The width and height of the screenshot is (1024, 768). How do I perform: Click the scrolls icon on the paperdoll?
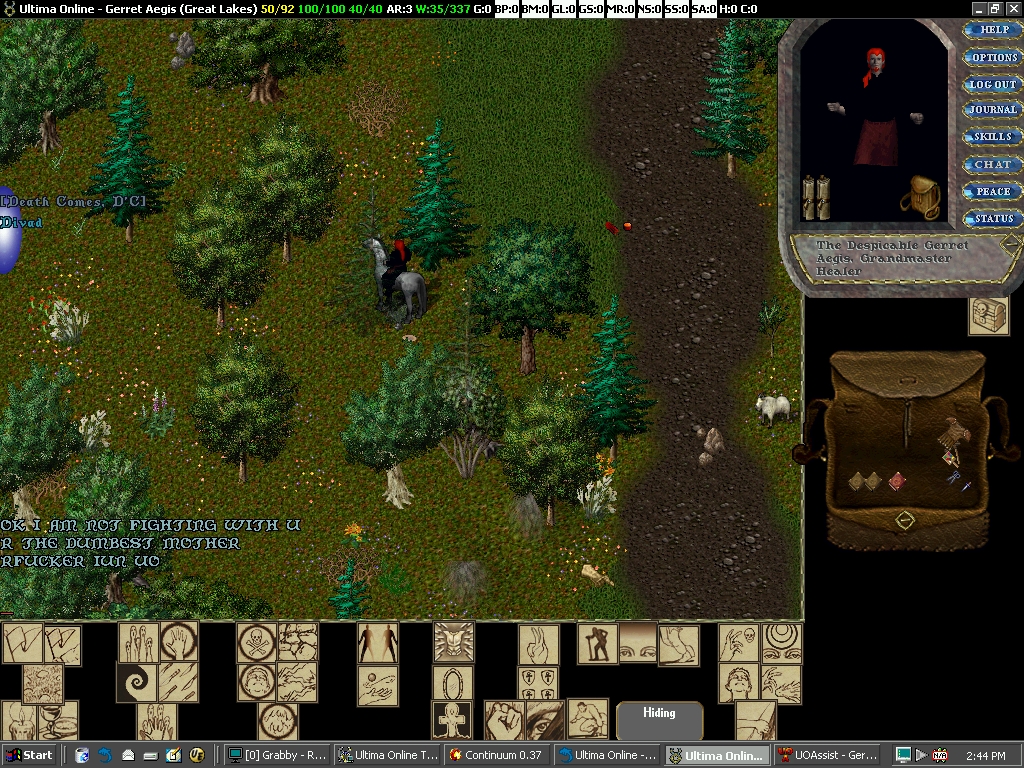816,197
